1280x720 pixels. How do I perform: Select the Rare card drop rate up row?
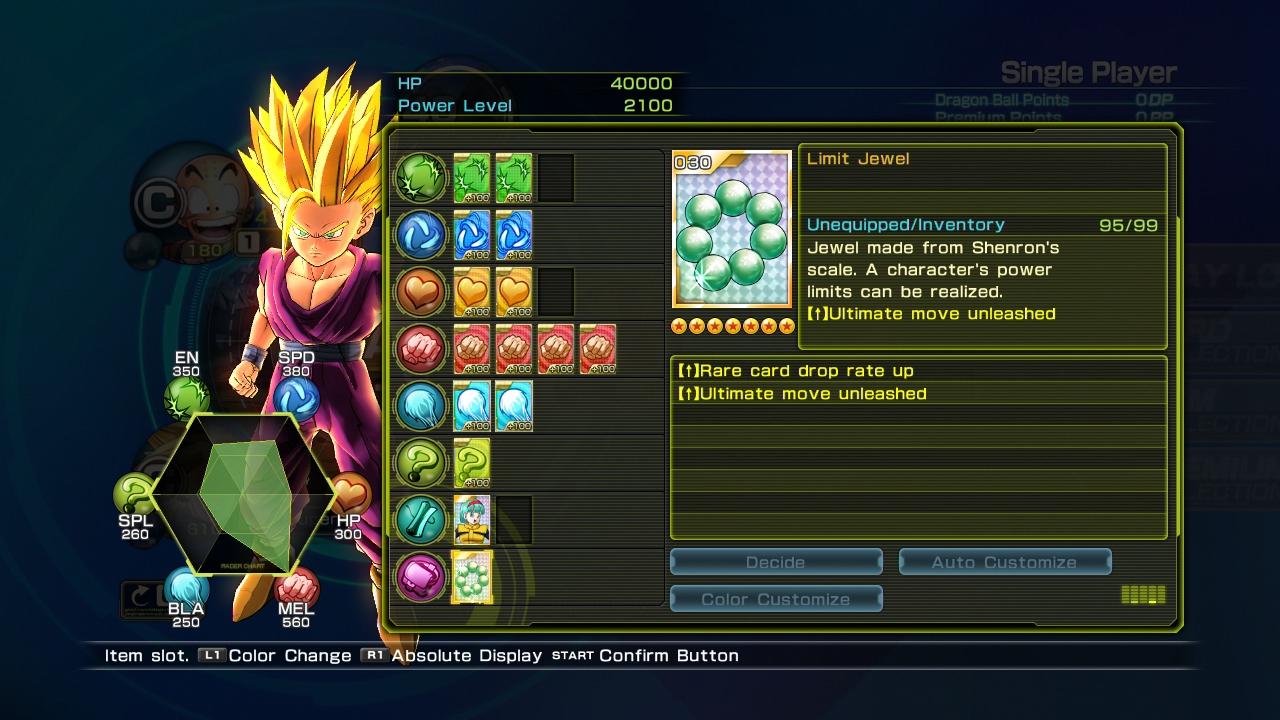tap(917, 371)
